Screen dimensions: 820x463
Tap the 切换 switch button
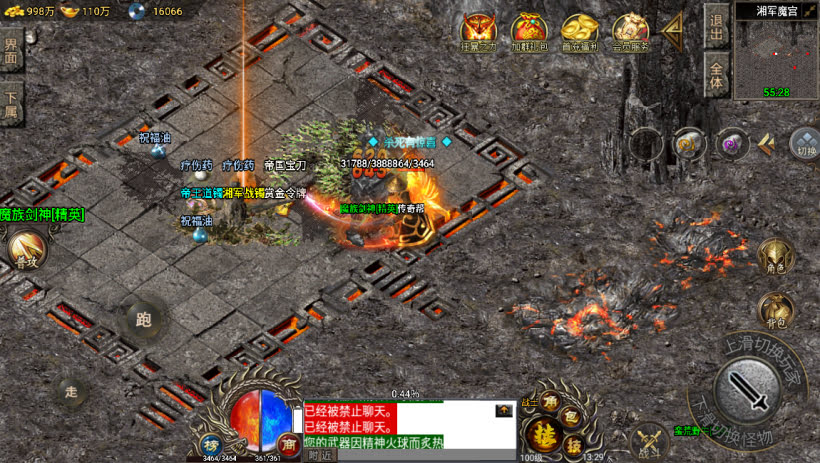pyautogui.click(x=805, y=145)
